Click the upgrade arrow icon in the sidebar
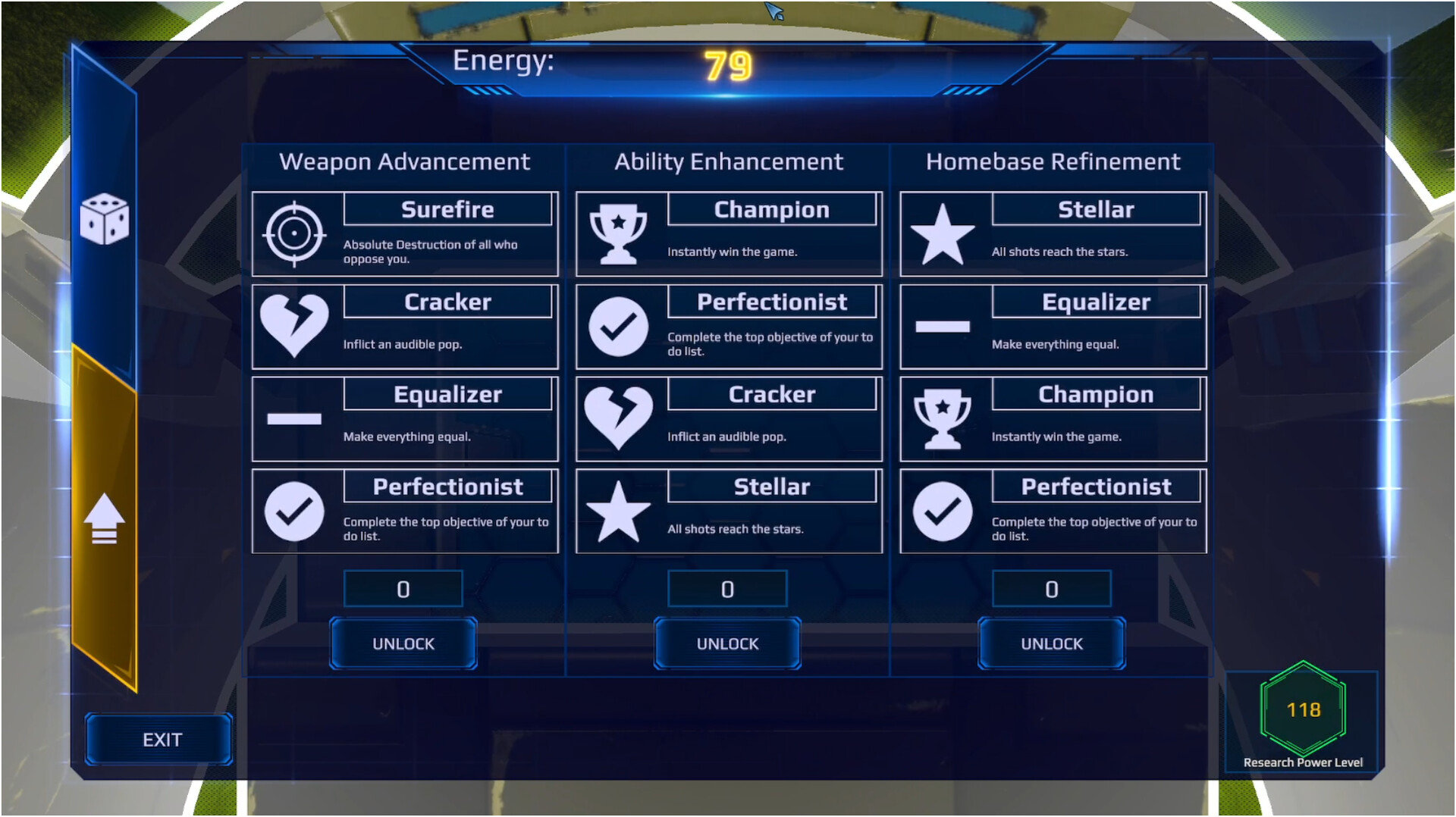Screen dimensions: 1456x817 pyautogui.click(x=105, y=518)
